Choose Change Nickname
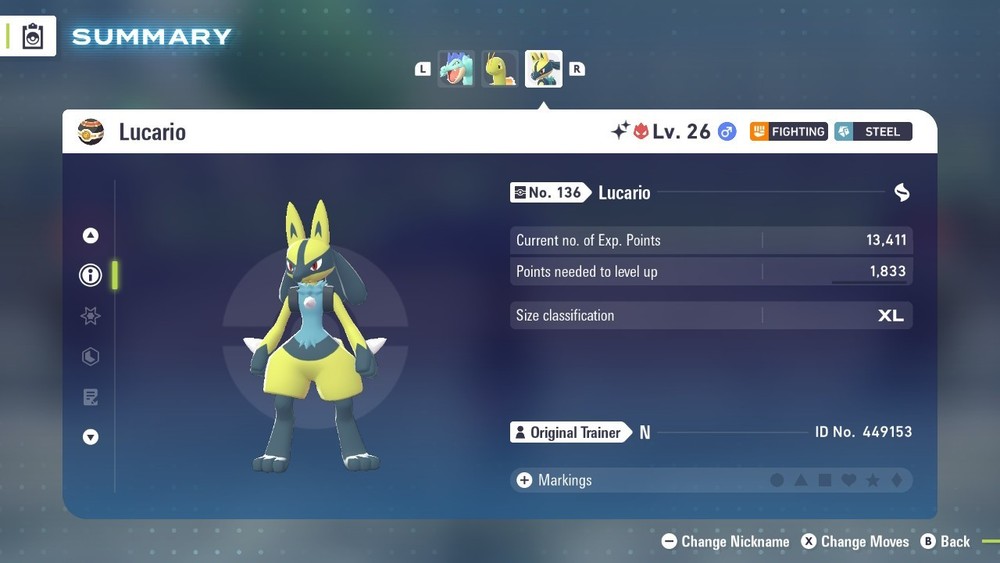 725,541
